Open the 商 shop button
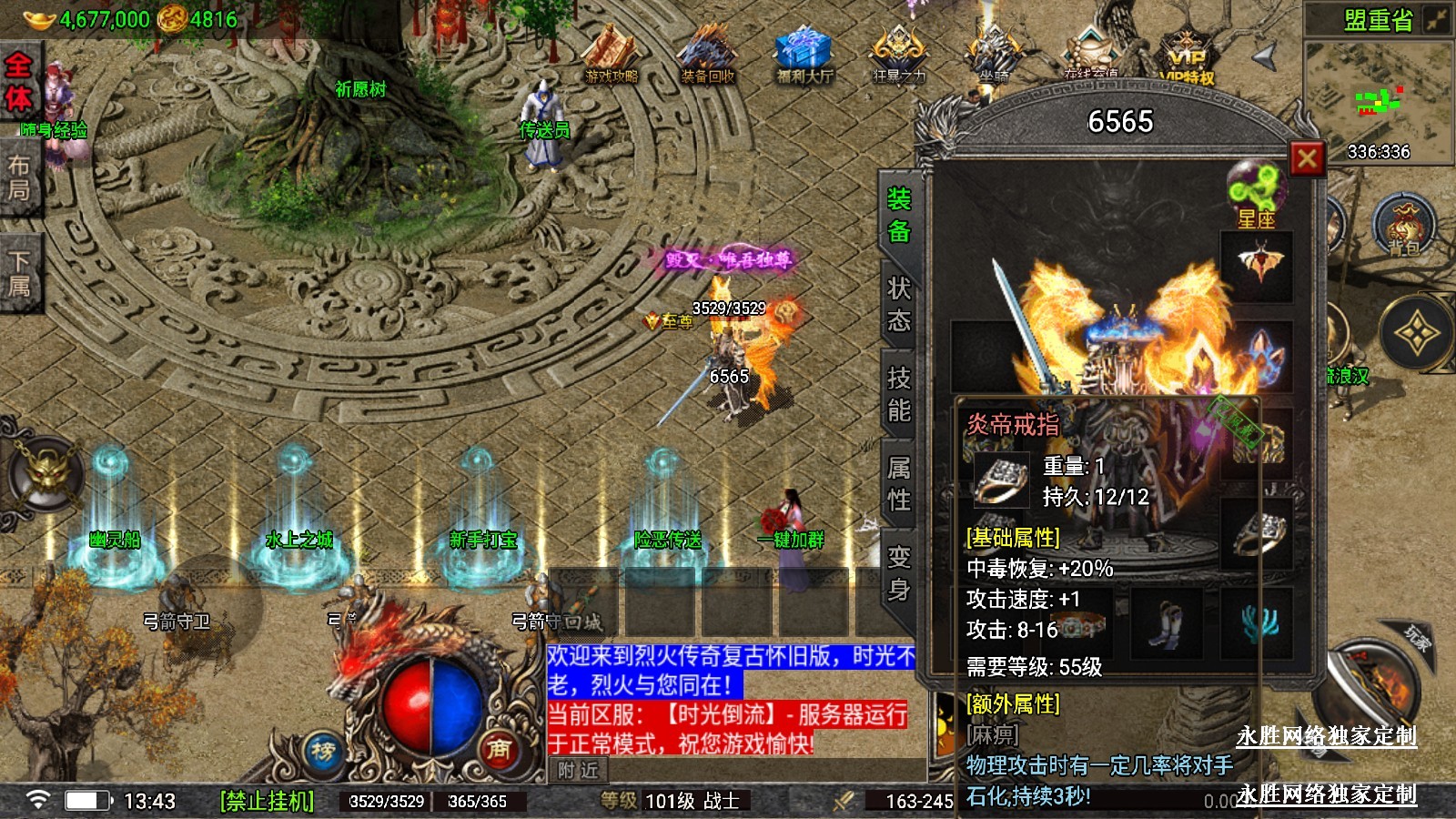This screenshot has width=1456, height=819. pyautogui.click(x=498, y=748)
